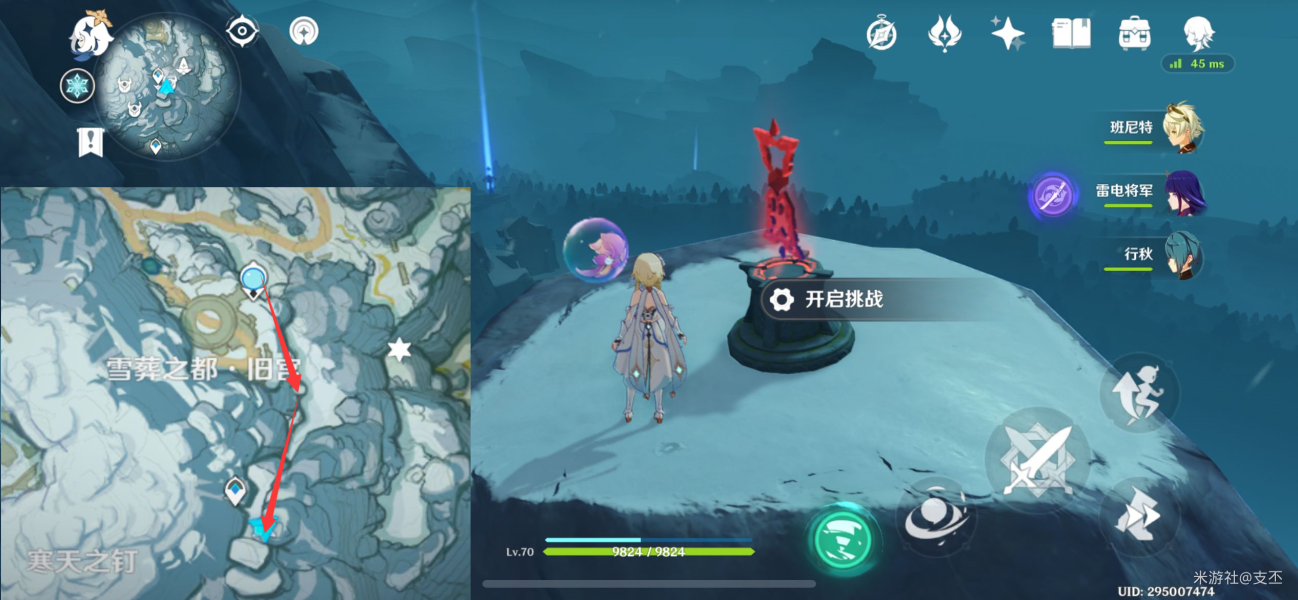
Task: Open the character head icon in the top bar
Action: pyautogui.click(x=1197, y=34)
